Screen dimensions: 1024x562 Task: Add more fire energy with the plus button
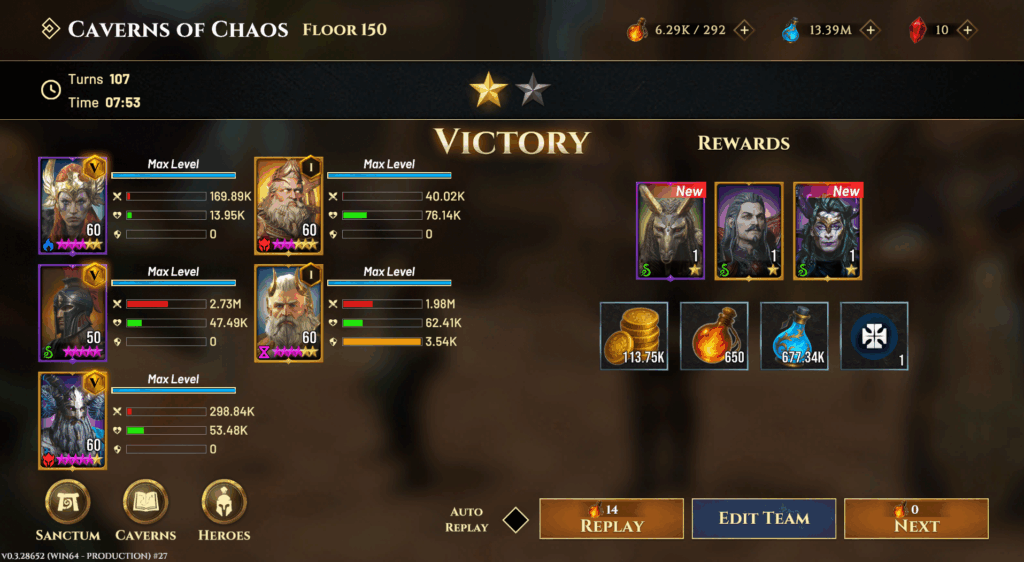(x=744, y=30)
